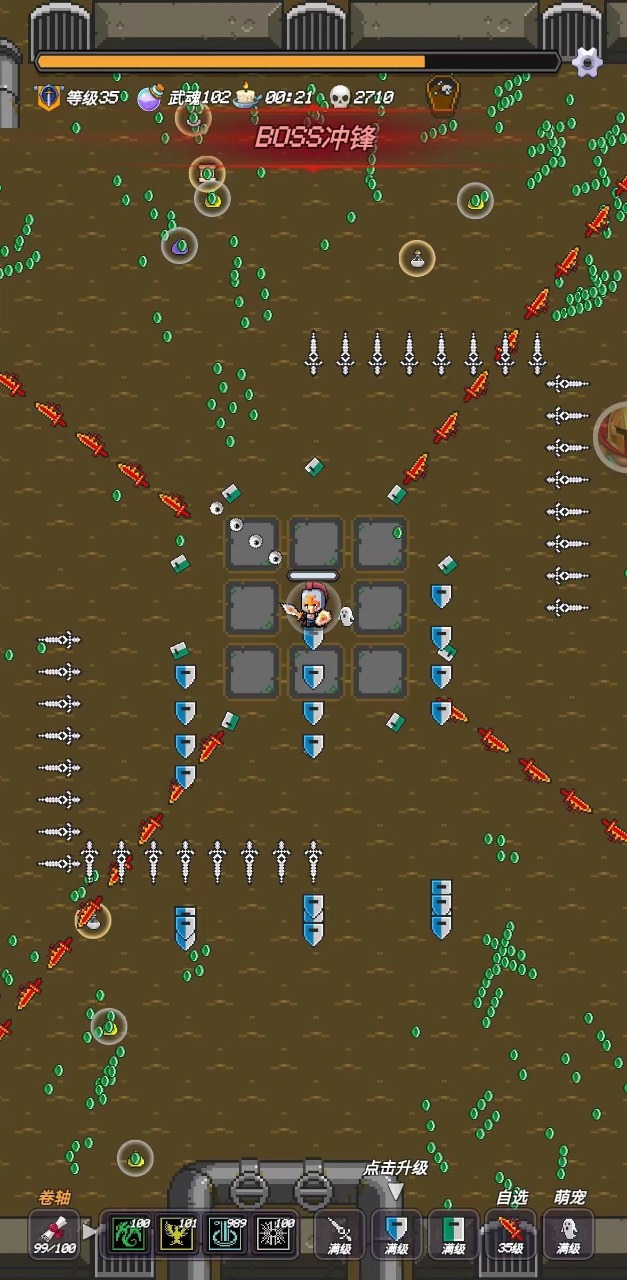Click the arrow next to the scroll slot
Viewport: 627px width, 1280px height.
click(91, 1232)
